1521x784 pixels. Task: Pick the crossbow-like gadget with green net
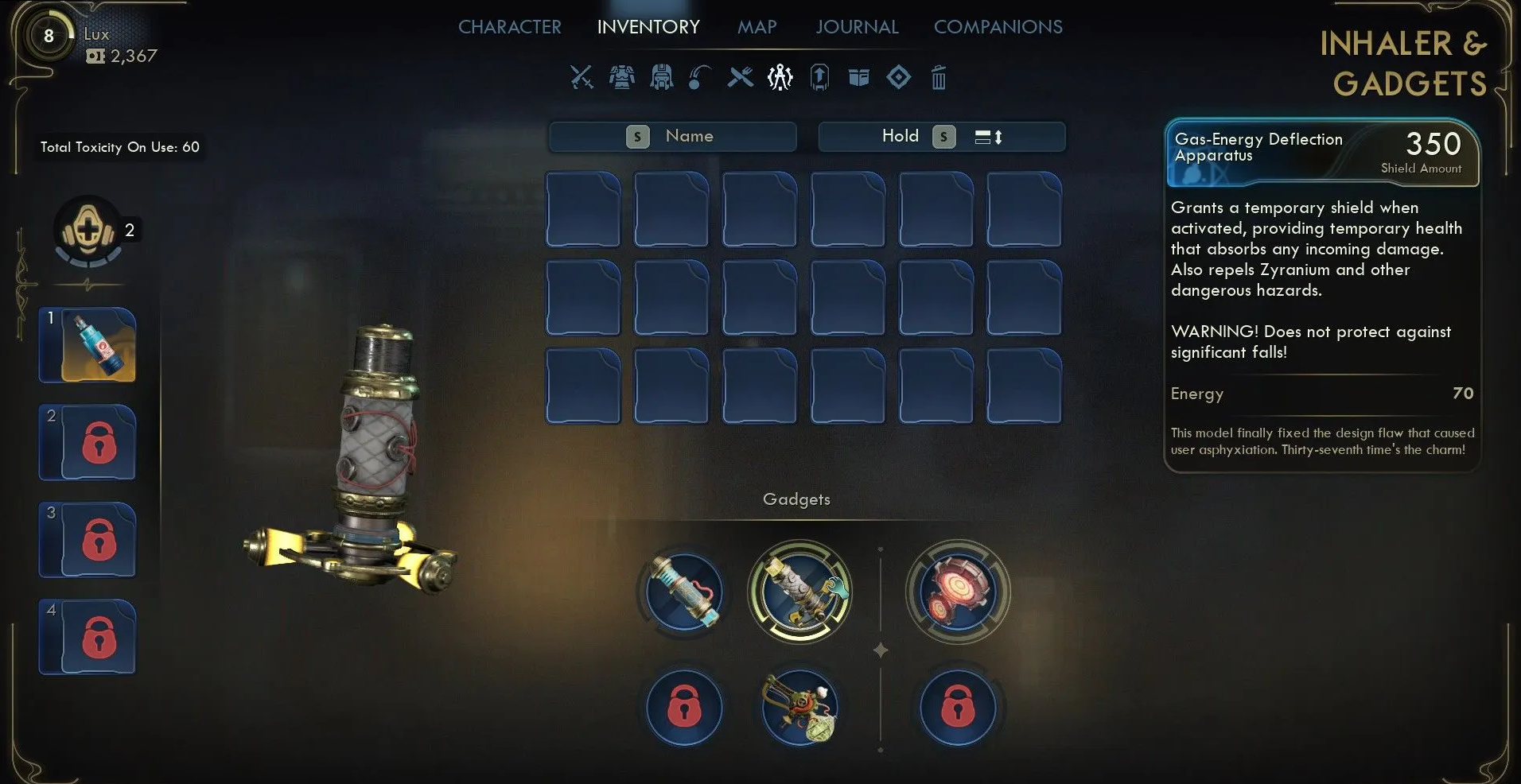(799, 707)
